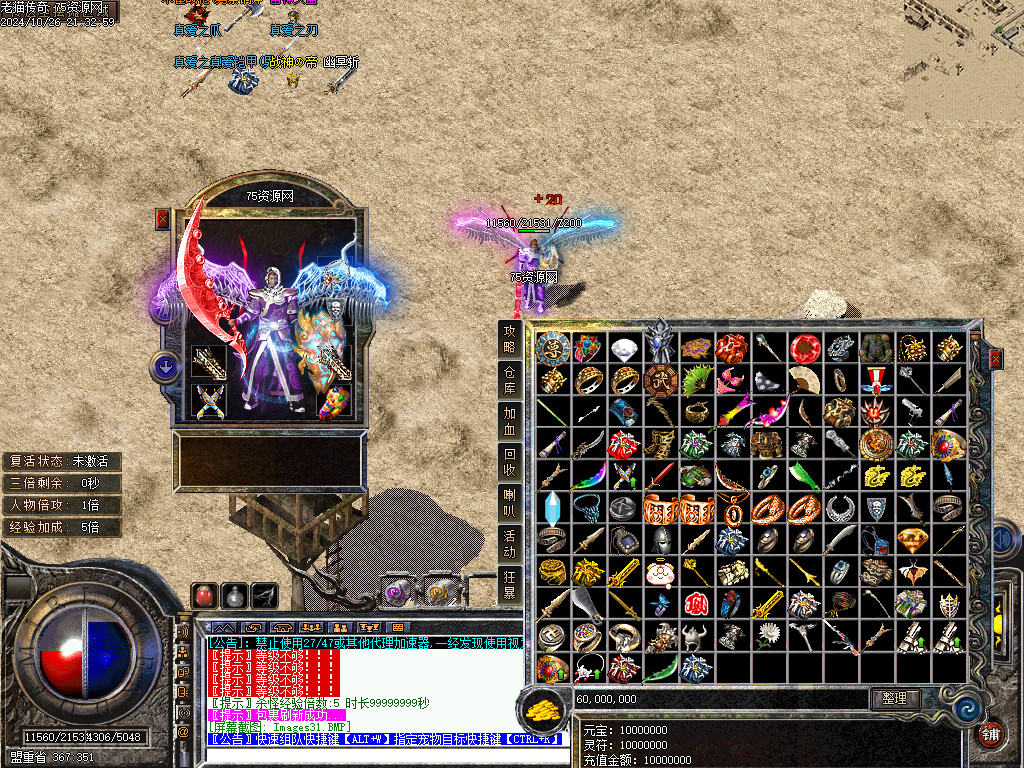Activate the 狂暴 berserk tab
The width and height of the screenshot is (1024, 768).
pyautogui.click(x=510, y=584)
